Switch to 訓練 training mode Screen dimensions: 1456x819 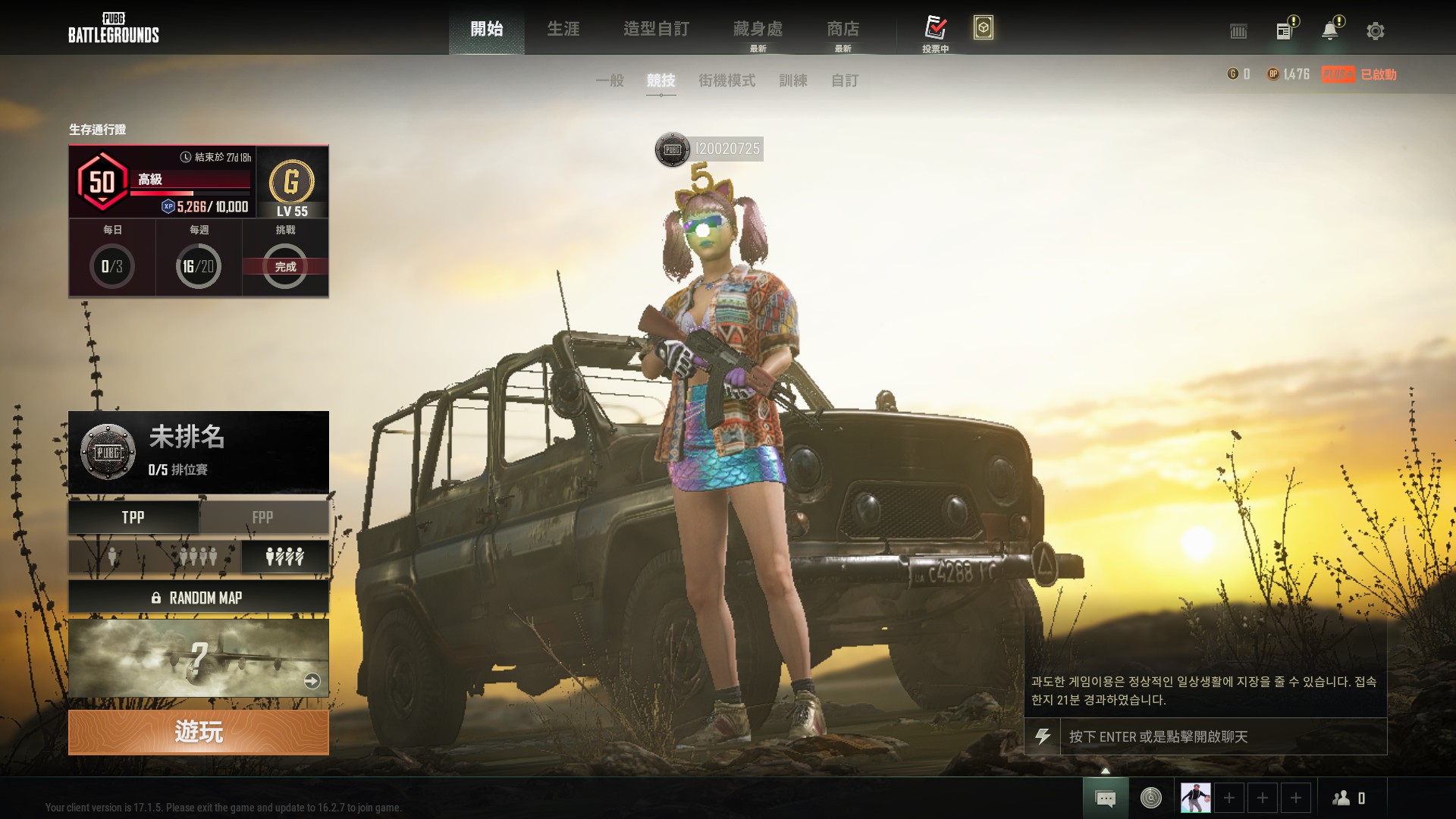(x=793, y=80)
